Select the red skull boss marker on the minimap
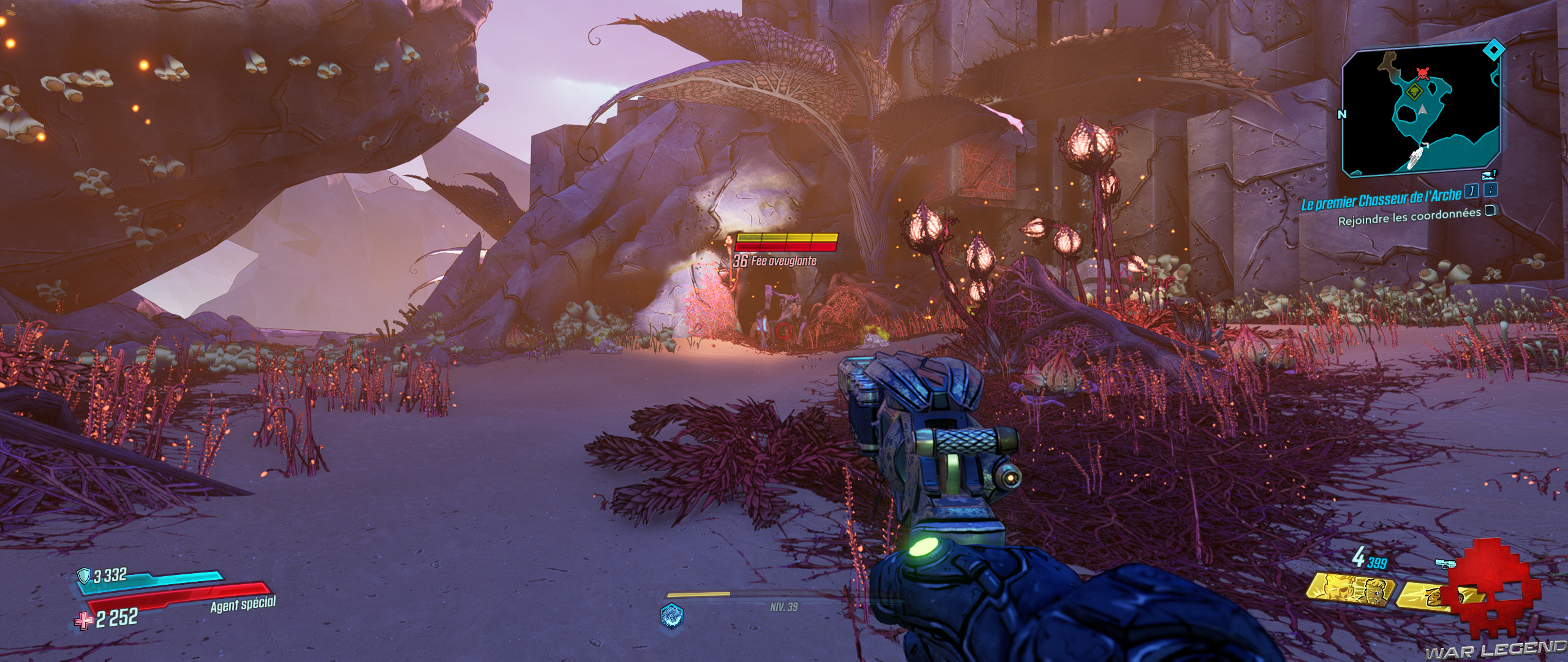The height and width of the screenshot is (662, 1568). [x=1423, y=75]
